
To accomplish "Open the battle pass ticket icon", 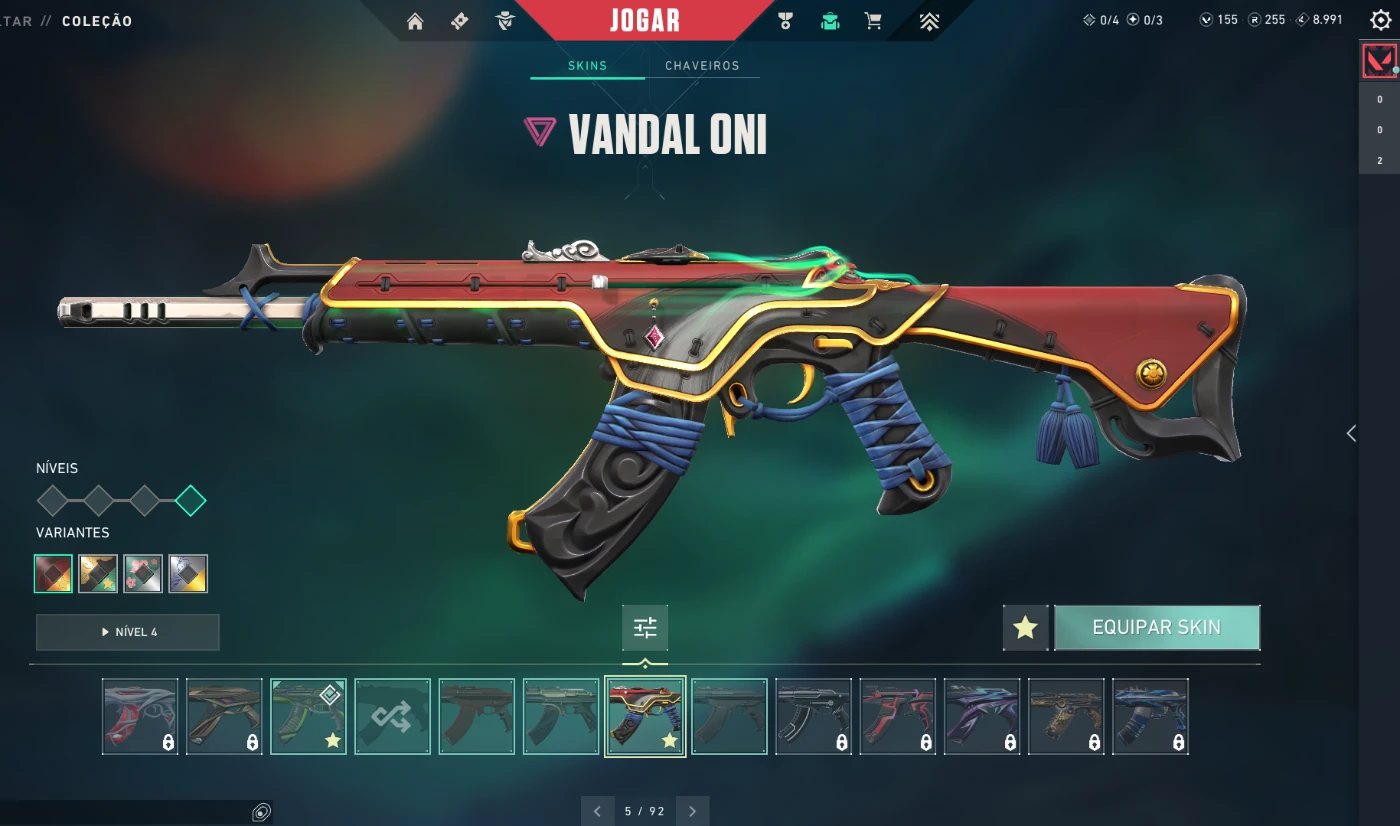I will click(x=460, y=21).
